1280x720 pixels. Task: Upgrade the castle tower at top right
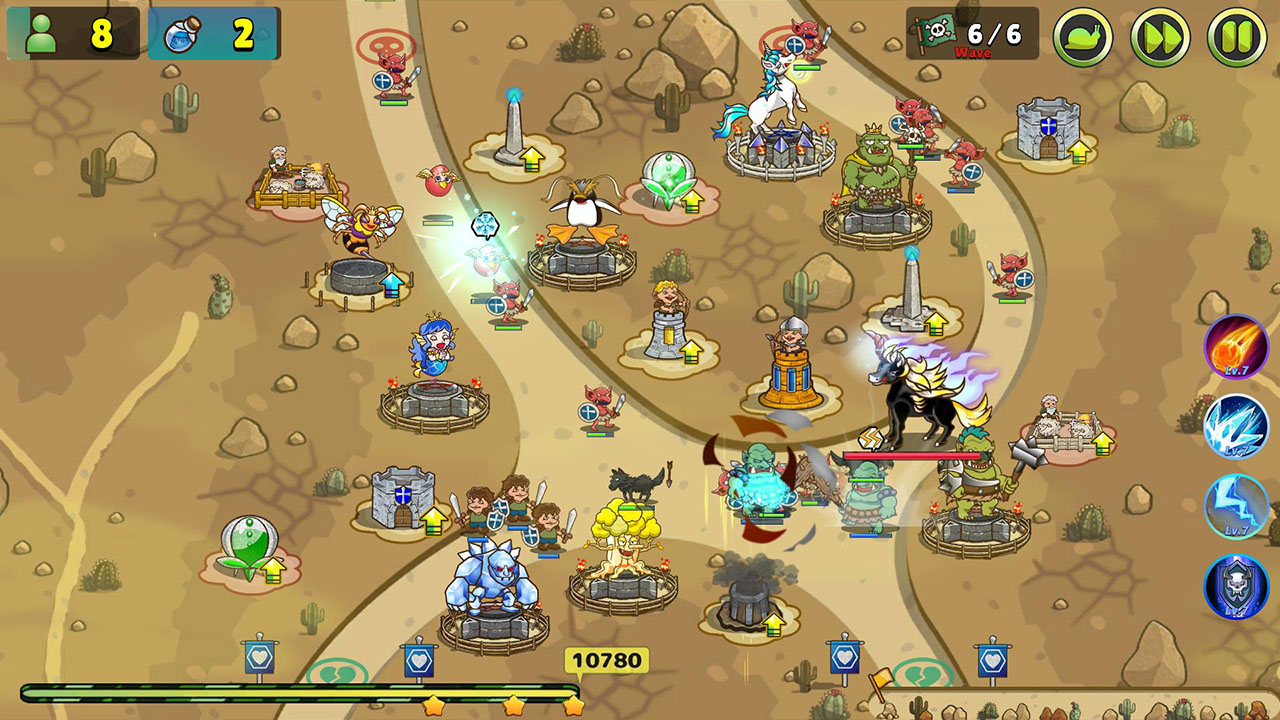[x=1078, y=153]
